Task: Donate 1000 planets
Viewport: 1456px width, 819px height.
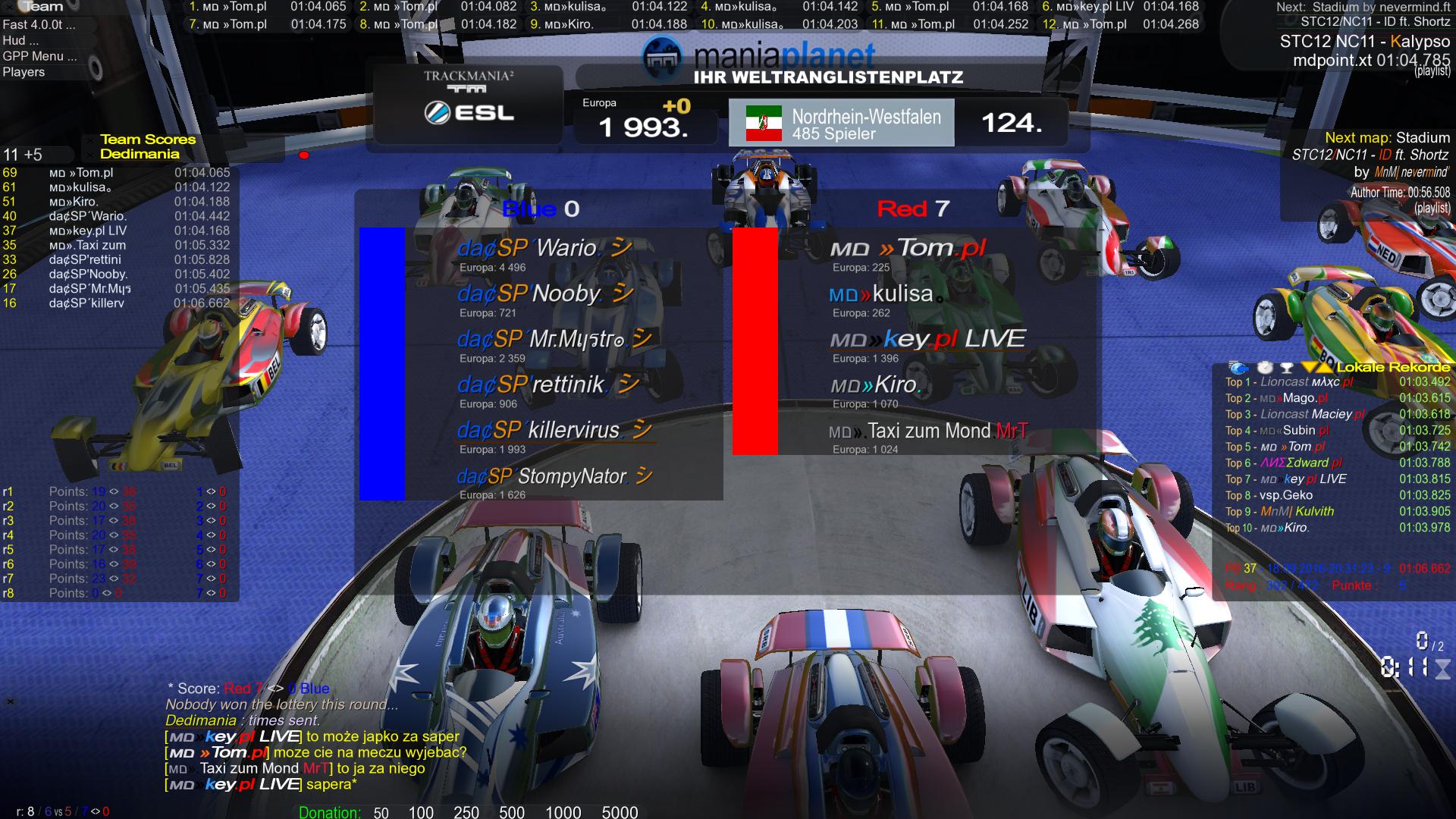Action: (x=563, y=812)
